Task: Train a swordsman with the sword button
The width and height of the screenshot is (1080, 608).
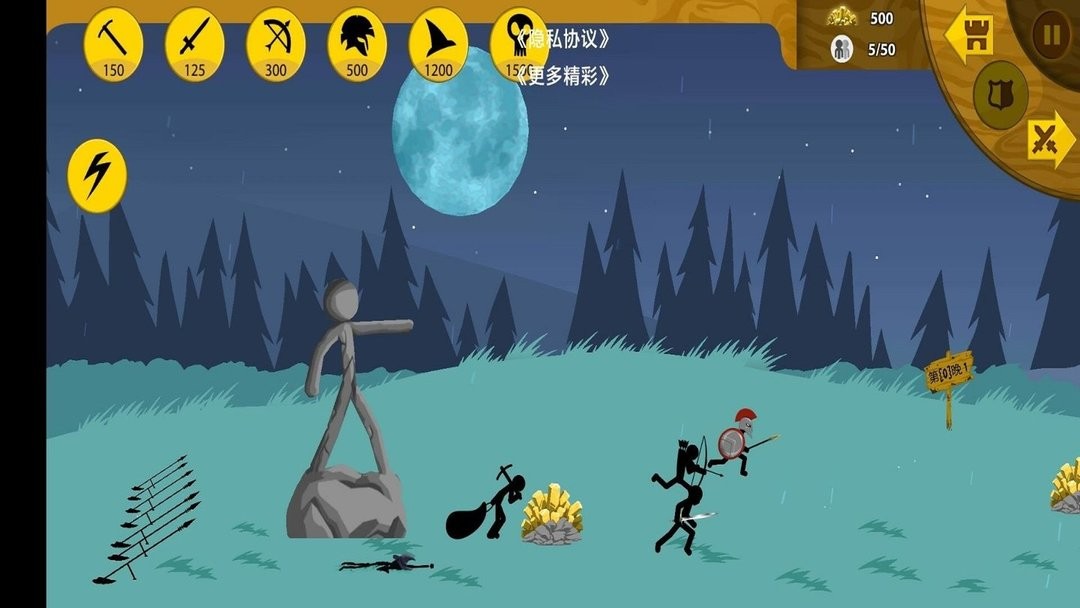Action: click(x=194, y=44)
